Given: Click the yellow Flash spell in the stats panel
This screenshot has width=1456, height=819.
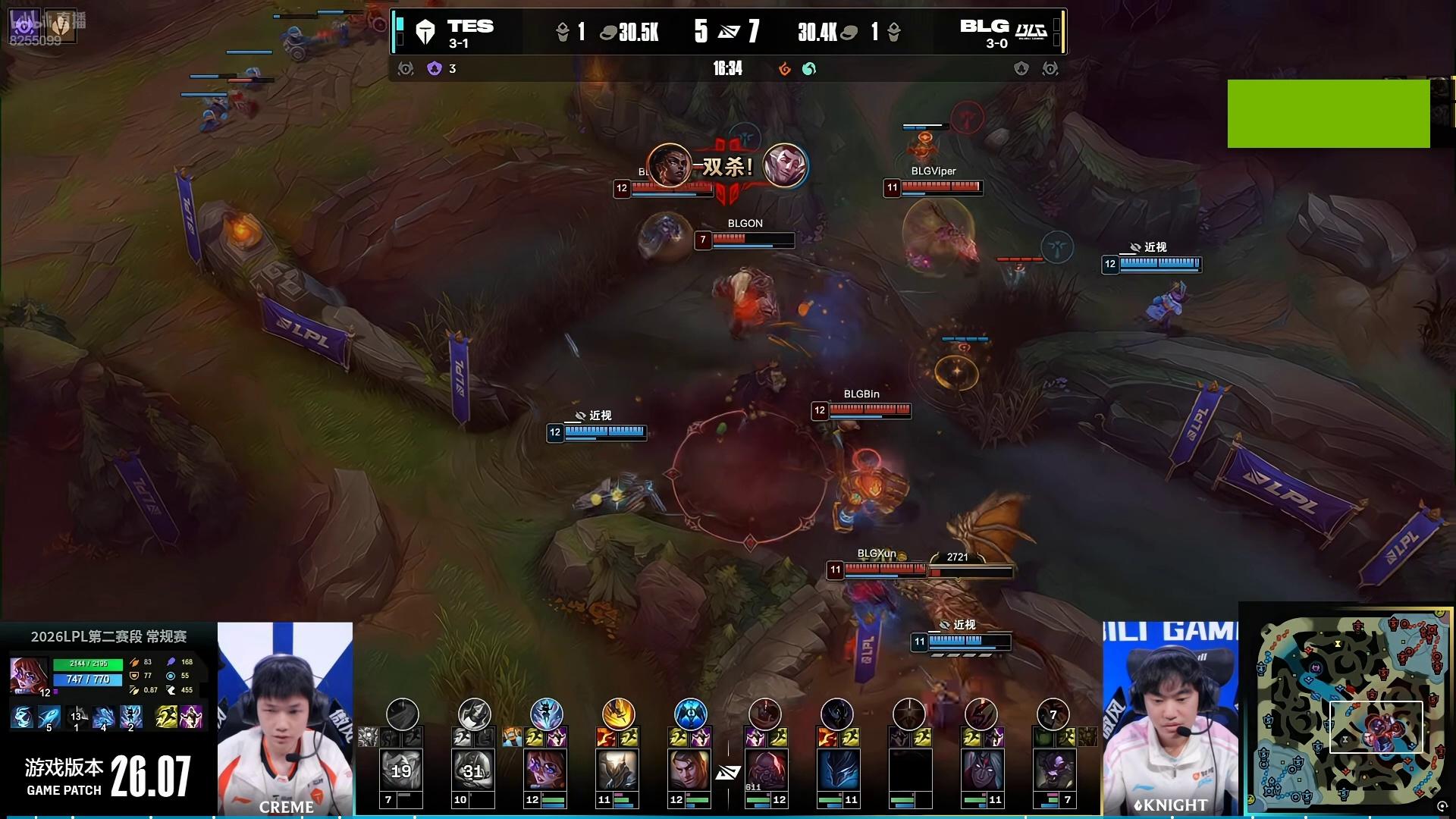Looking at the screenshot, I should [x=166, y=716].
